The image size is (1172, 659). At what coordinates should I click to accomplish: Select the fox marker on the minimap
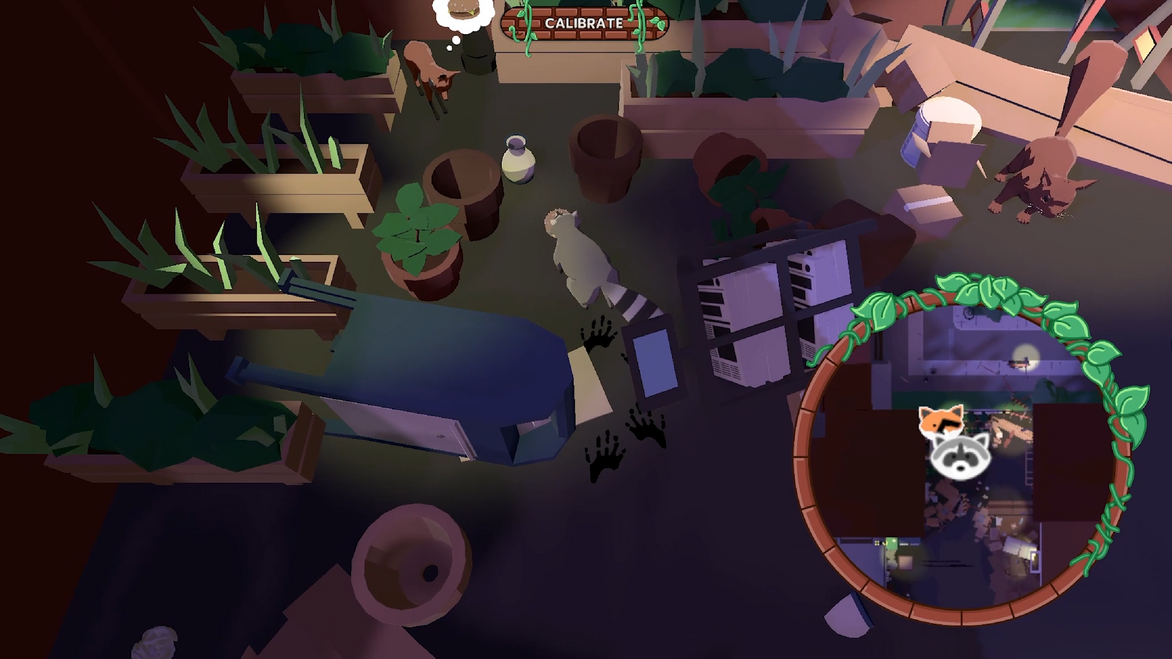940,420
